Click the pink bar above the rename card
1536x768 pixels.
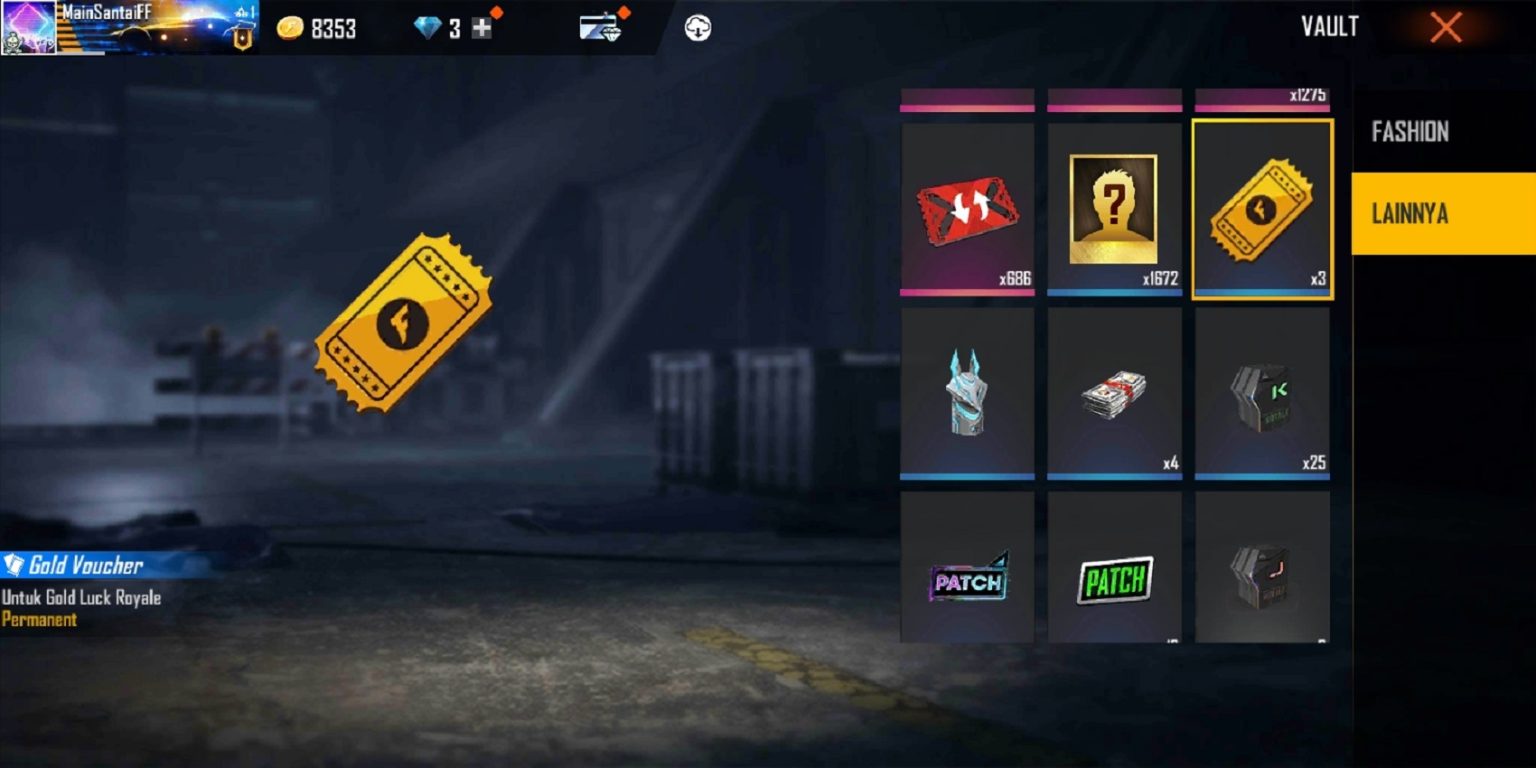point(967,99)
